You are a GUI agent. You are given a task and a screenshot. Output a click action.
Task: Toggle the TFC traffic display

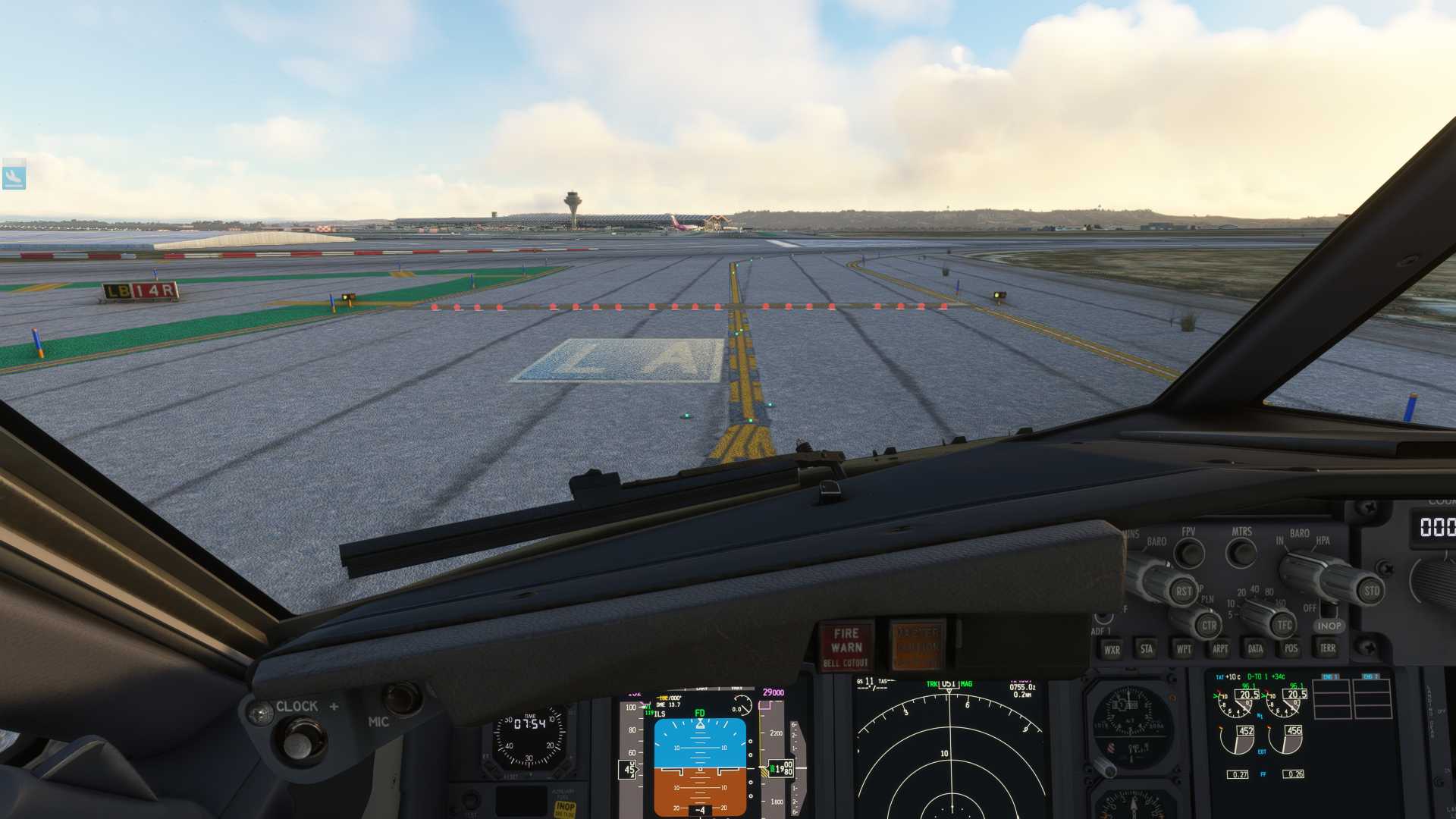coord(1283,626)
